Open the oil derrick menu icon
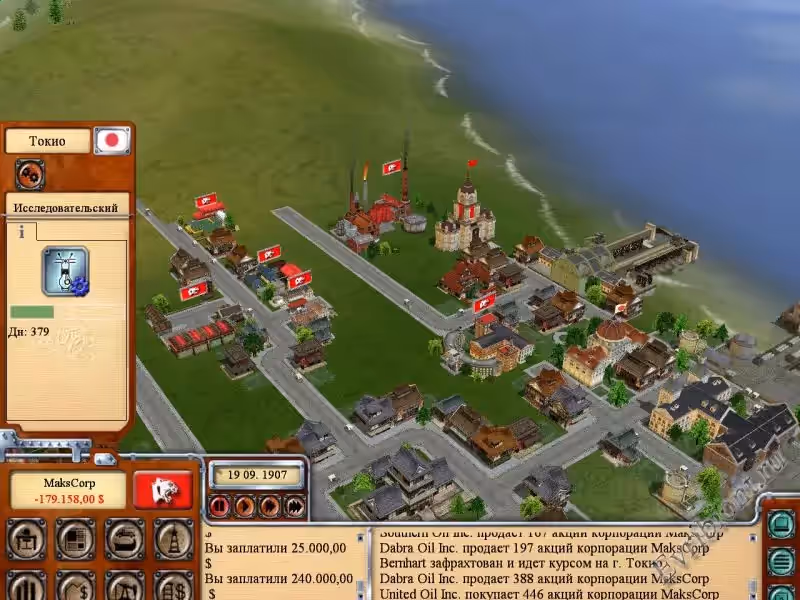 point(173,540)
